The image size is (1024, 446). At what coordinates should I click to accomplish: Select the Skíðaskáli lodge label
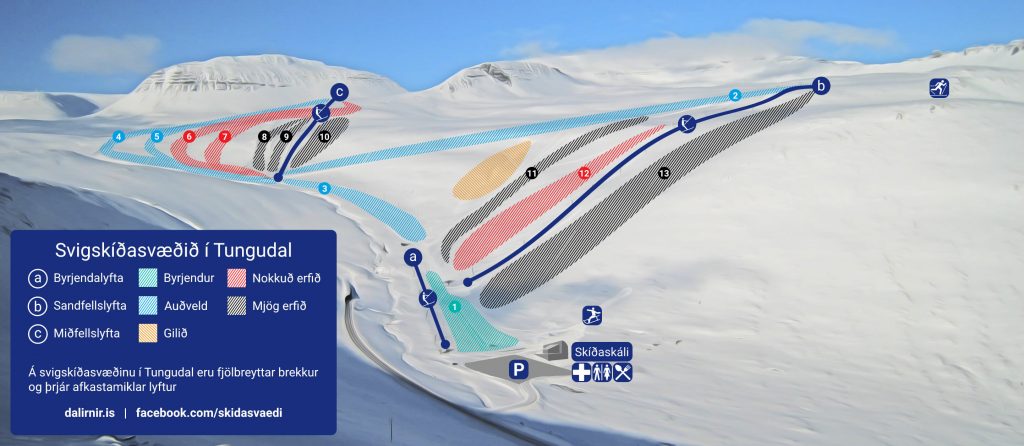tap(602, 352)
